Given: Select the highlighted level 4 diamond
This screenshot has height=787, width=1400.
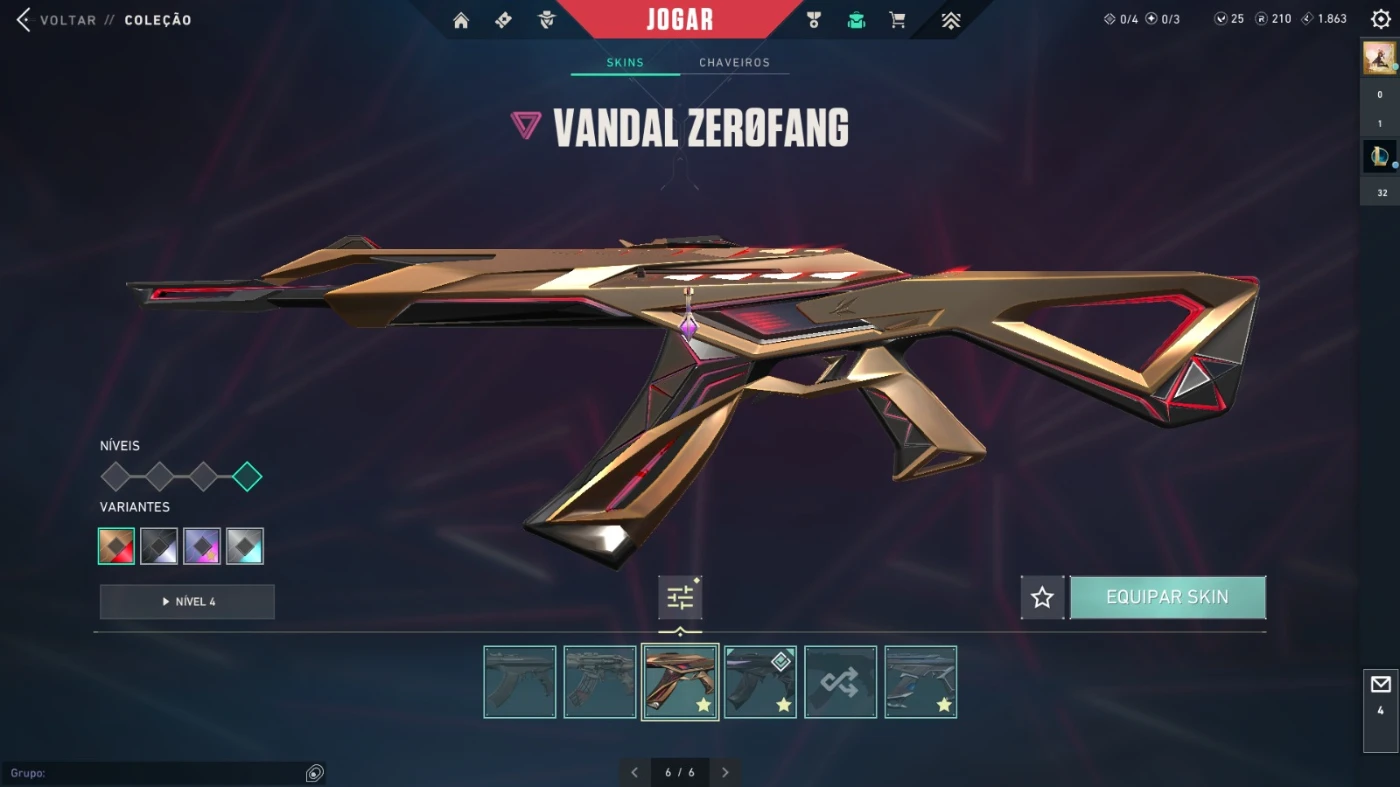Looking at the screenshot, I should pos(247,477).
